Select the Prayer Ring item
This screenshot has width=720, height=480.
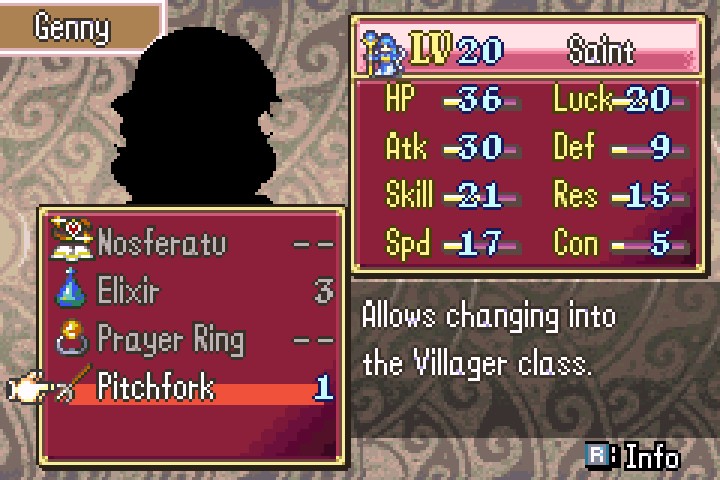coord(170,339)
